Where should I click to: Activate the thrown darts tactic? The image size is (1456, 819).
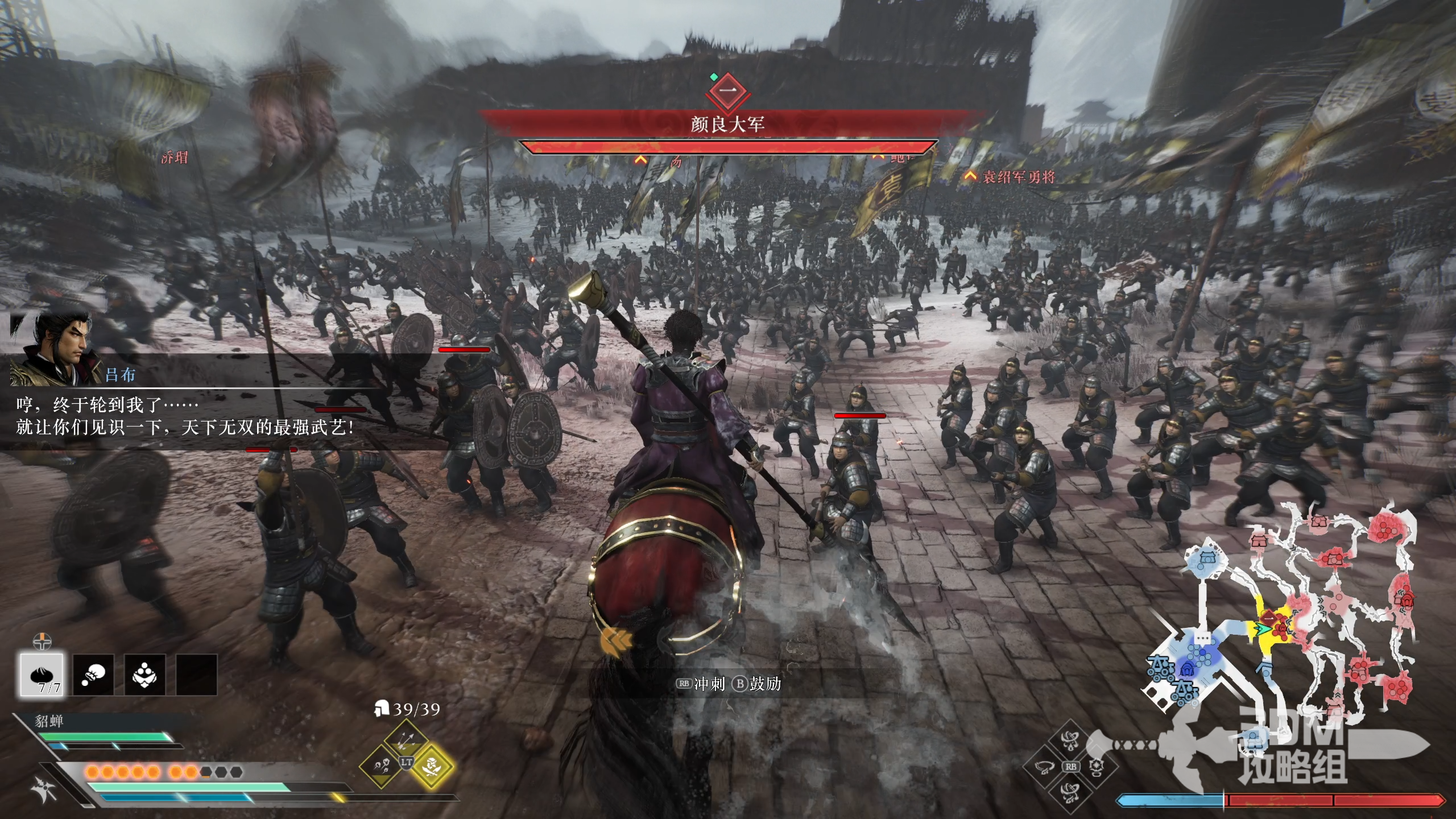[381, 766]
